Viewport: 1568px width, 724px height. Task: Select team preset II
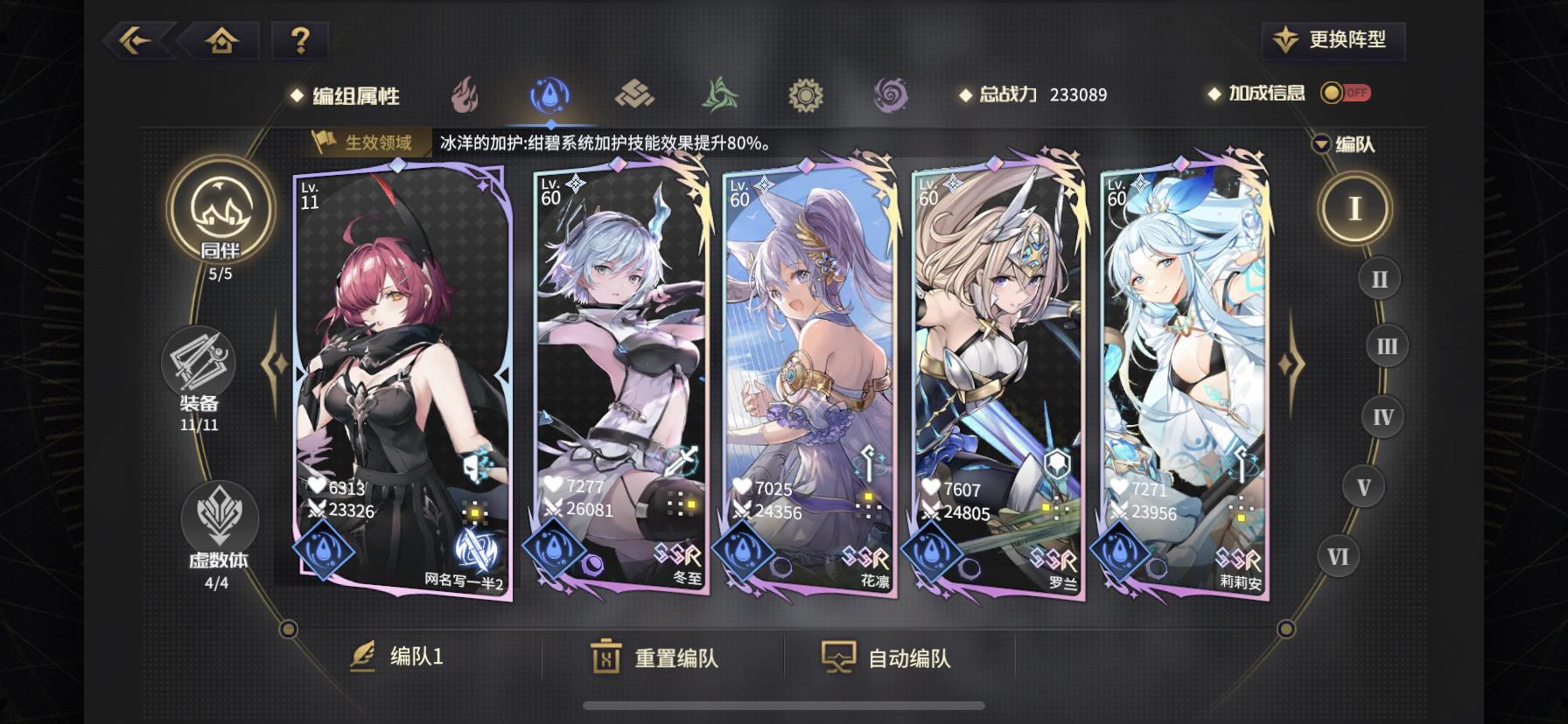coord(1378,277)
